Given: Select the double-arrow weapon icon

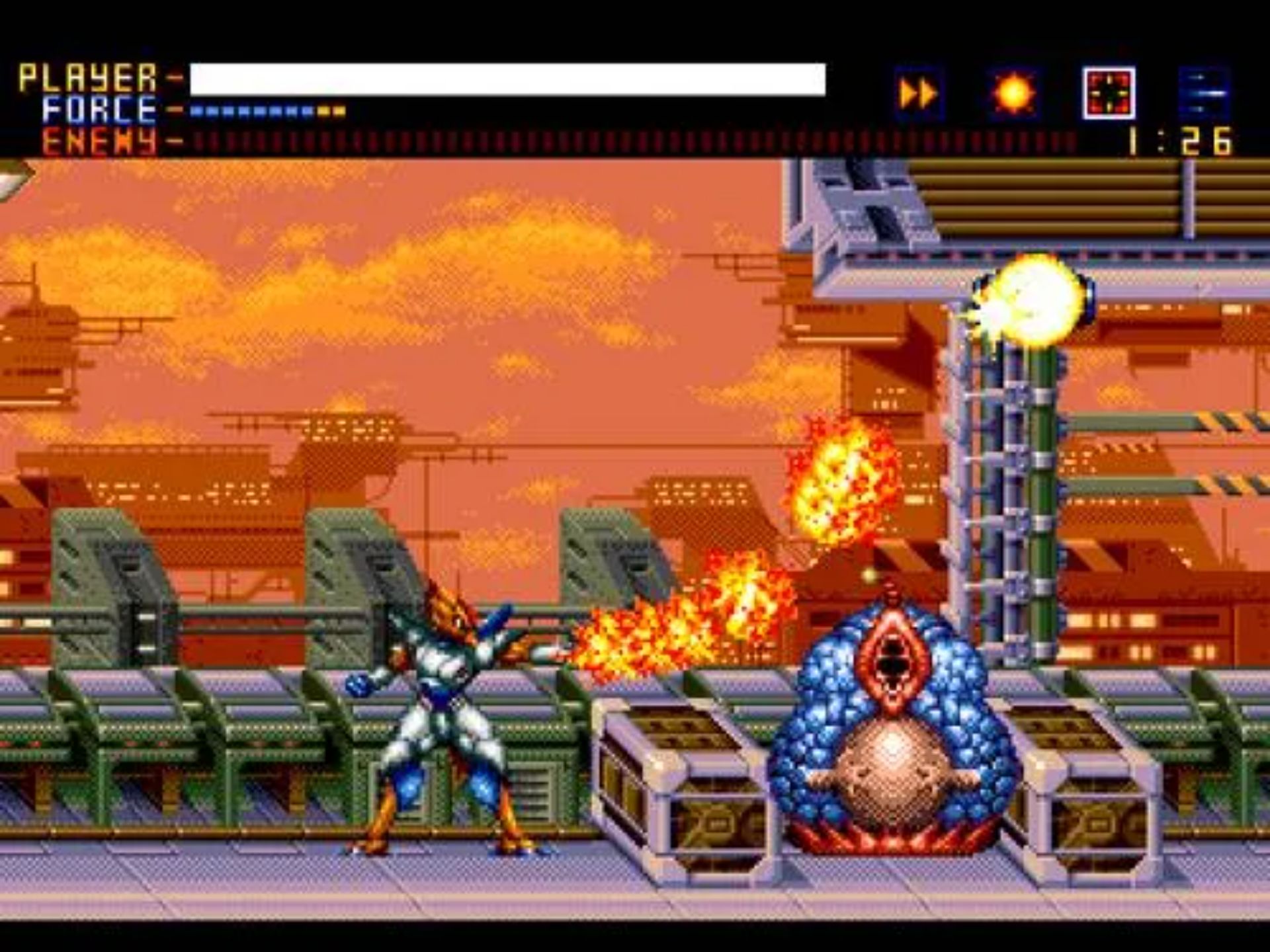Looking at the screenshot, I should tap(919, 94).
